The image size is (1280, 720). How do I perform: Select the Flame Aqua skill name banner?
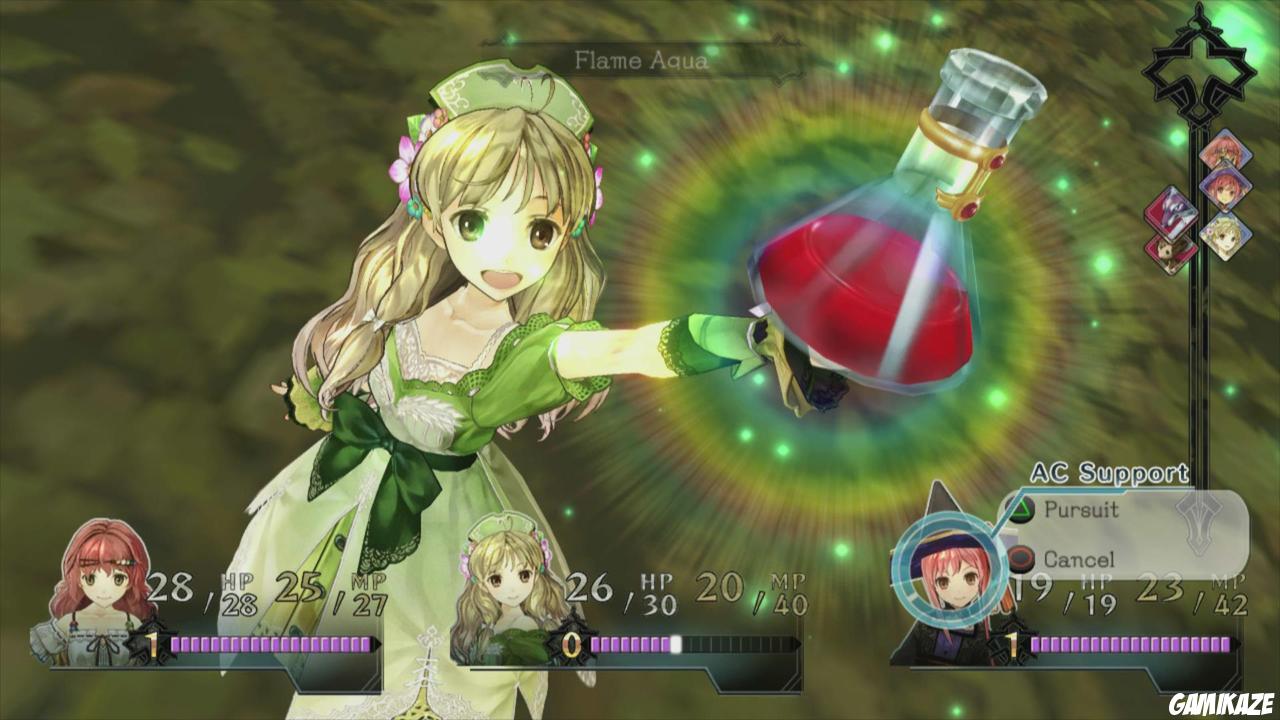pos(640,58)
